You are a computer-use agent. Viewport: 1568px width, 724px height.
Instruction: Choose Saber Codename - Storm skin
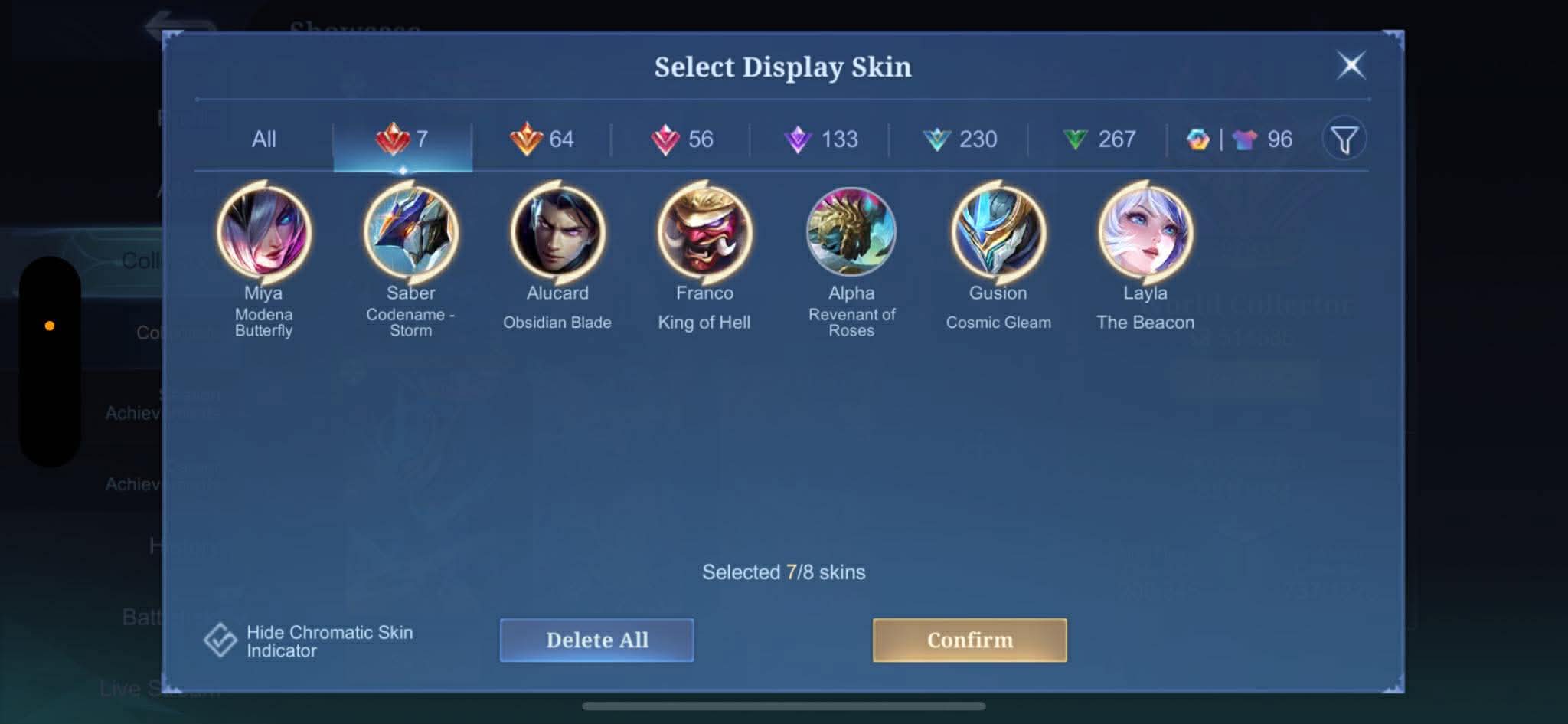410,232
